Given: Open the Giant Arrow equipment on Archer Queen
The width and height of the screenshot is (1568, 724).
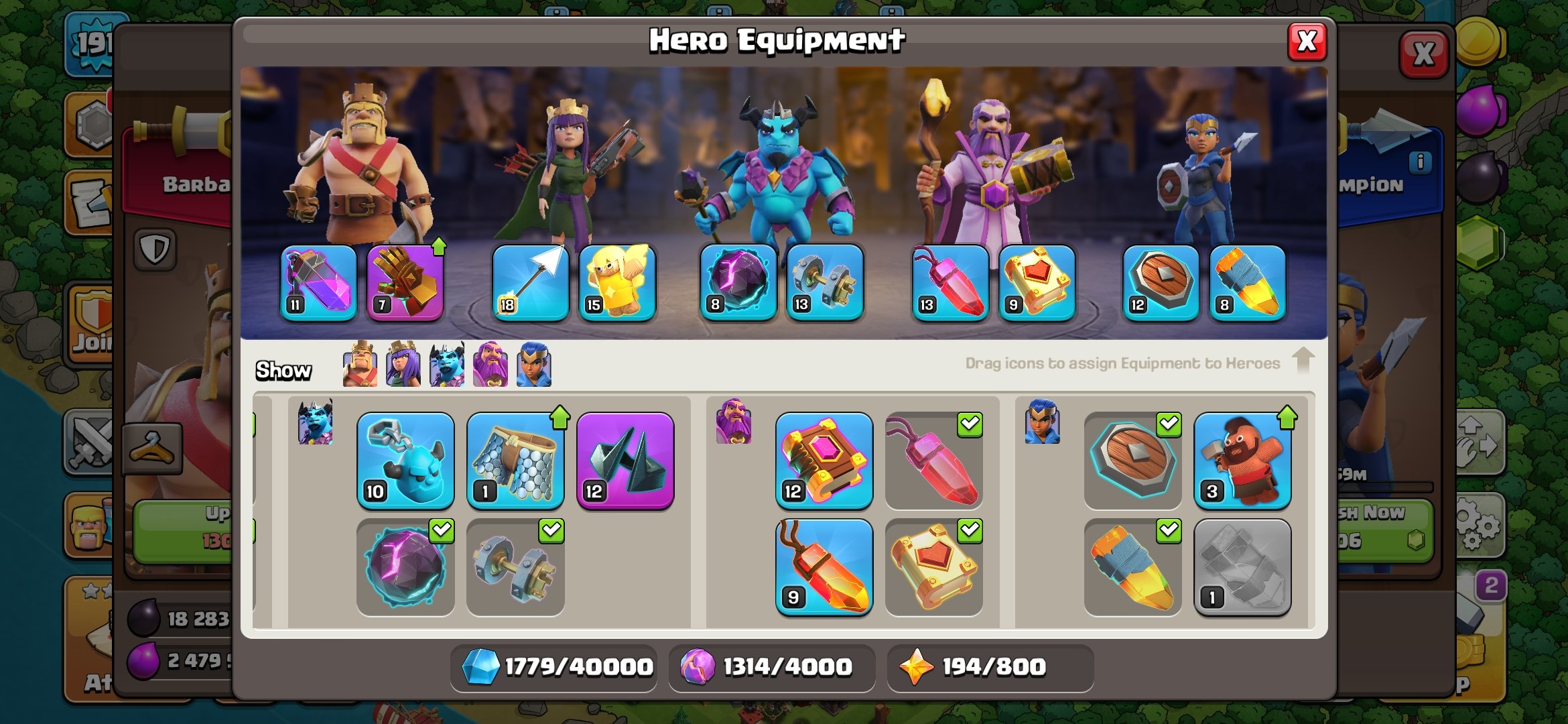Looking at the screenshot, I should [530, 284].
